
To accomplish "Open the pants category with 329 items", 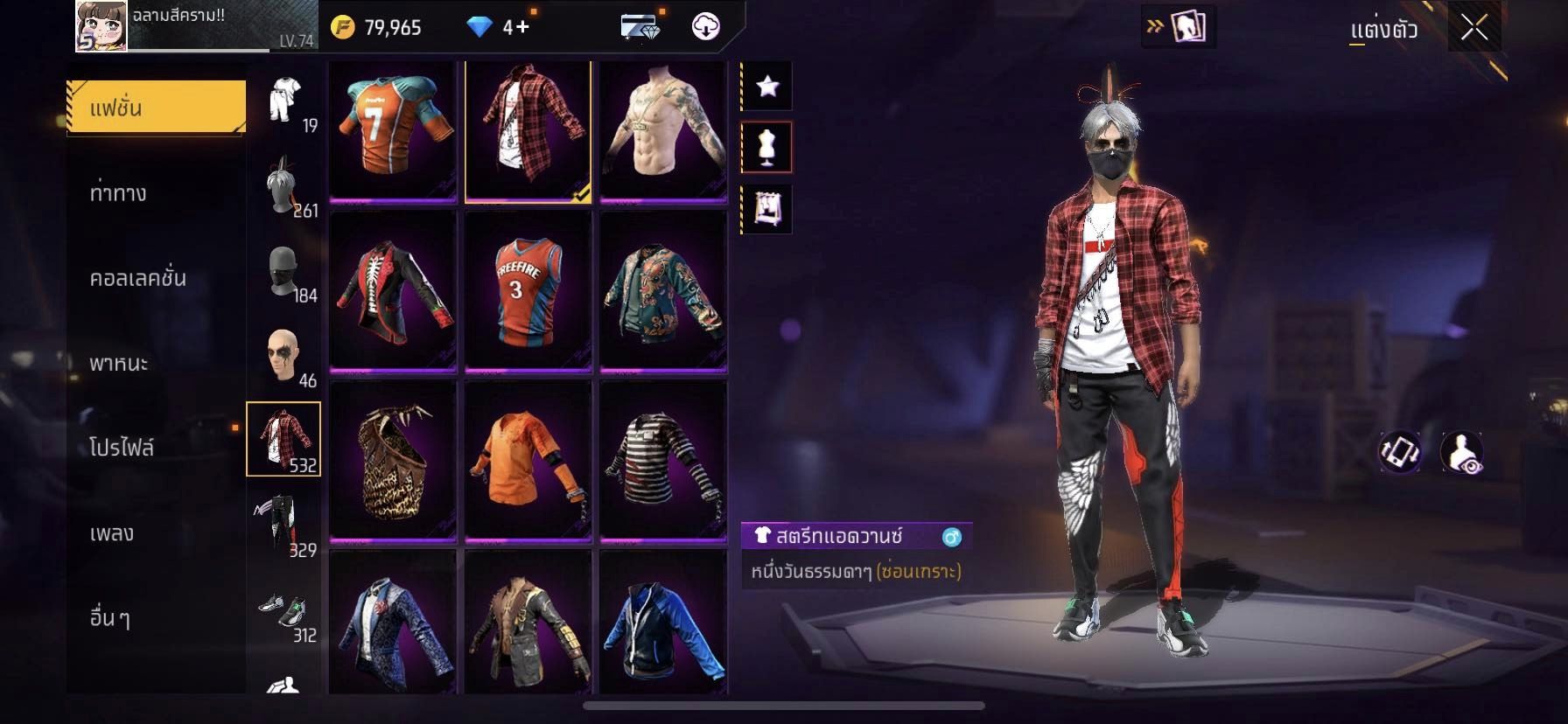I will (x=283, y=525).
